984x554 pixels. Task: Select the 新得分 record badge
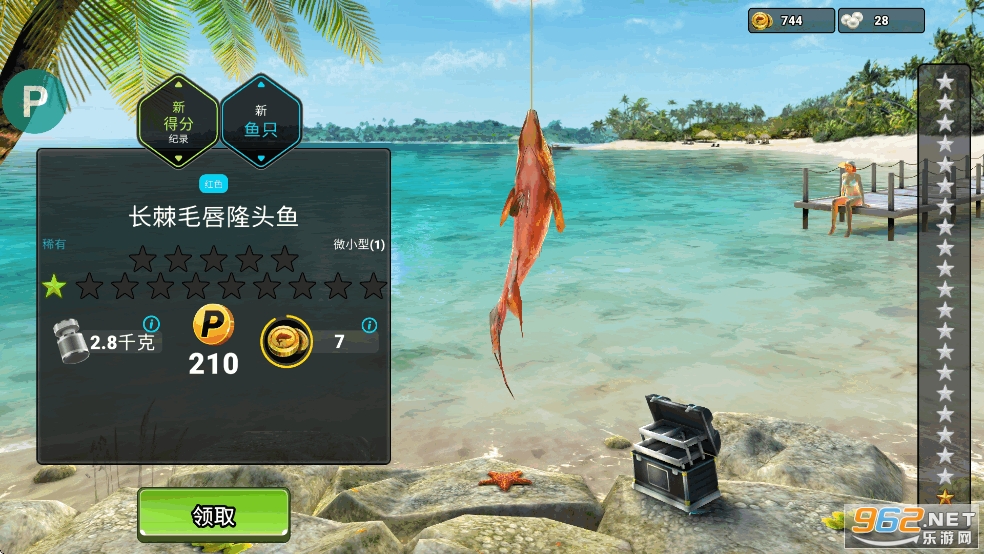[179, 121]
